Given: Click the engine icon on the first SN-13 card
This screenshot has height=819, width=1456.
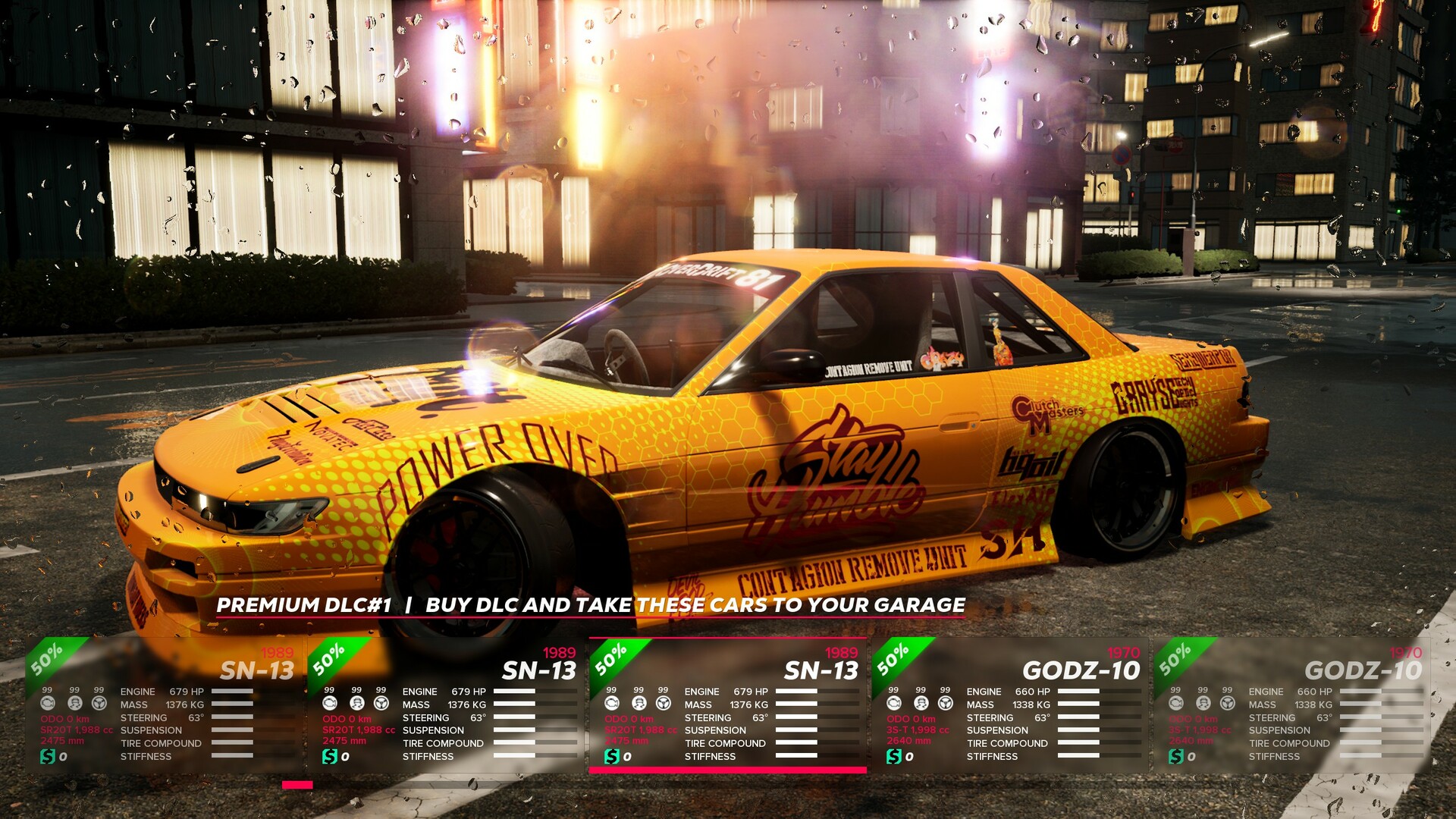Looking at the screenshot, I should pyautogui.click(x=48, y=704).
